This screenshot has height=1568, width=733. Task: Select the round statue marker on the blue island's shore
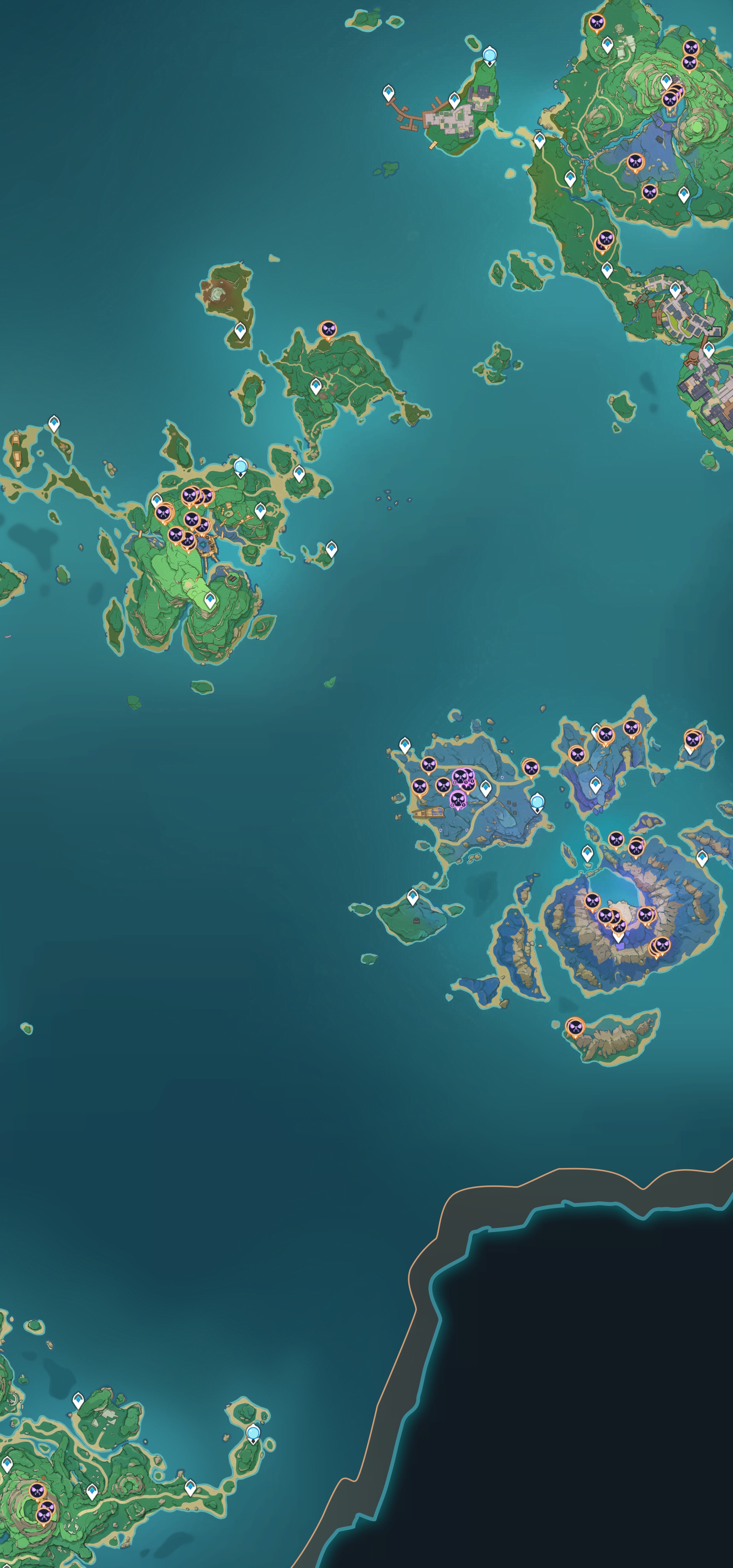[x=537, y=802]
